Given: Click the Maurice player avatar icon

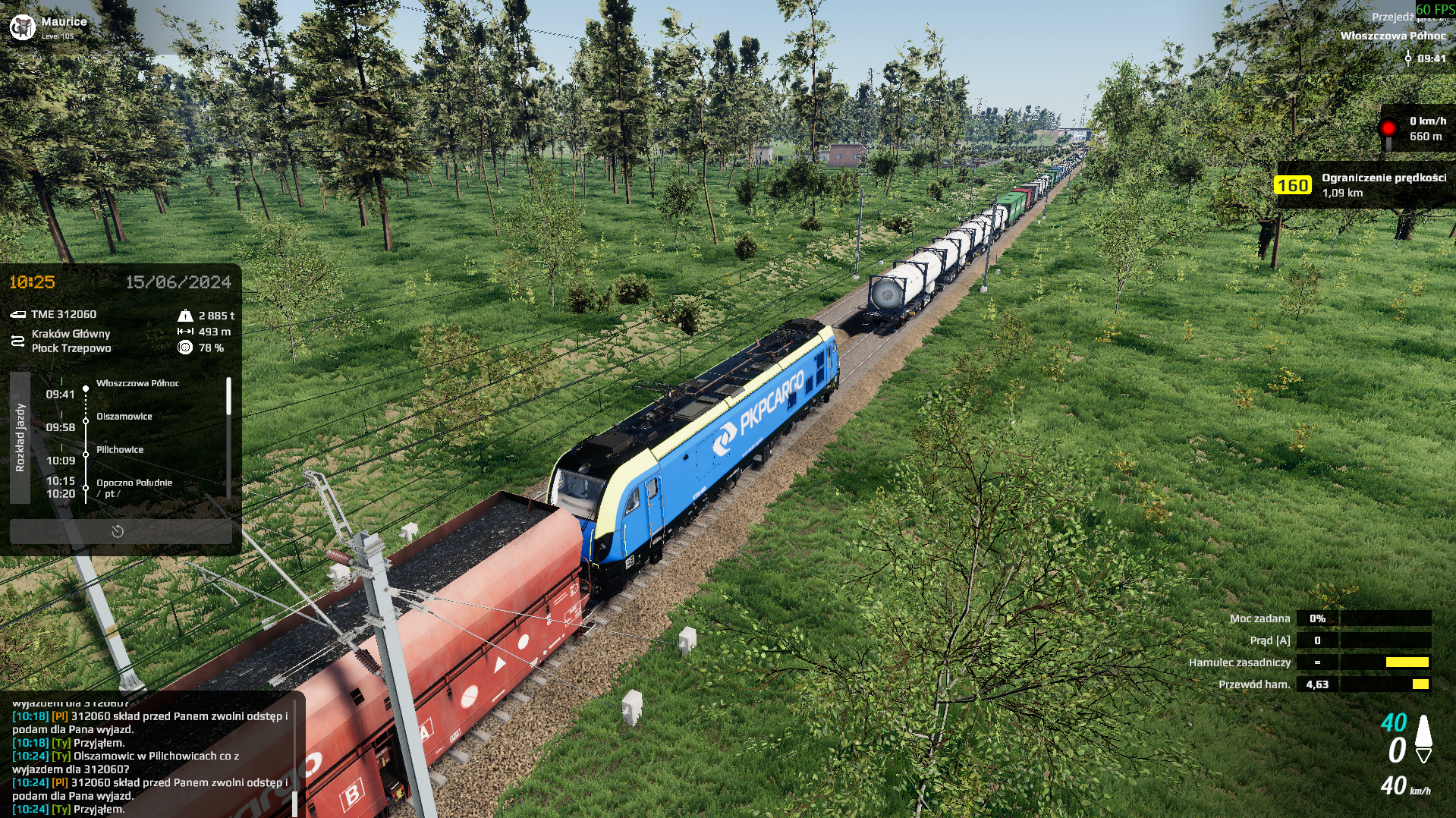Looking at the screenshot, I should click(x=22, y=27).
